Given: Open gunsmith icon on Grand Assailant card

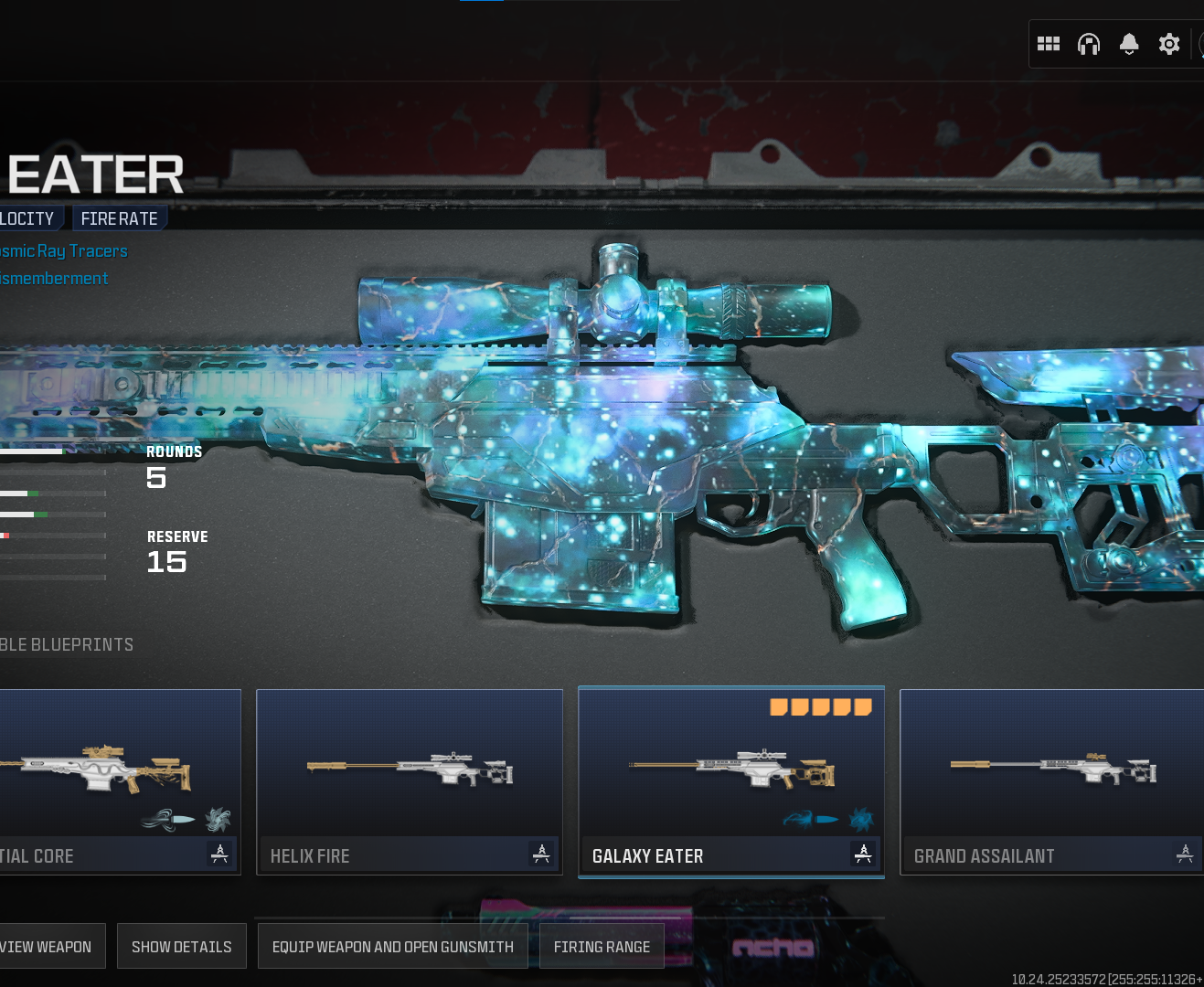Looking at the screenshot, I should [1185, 854].
